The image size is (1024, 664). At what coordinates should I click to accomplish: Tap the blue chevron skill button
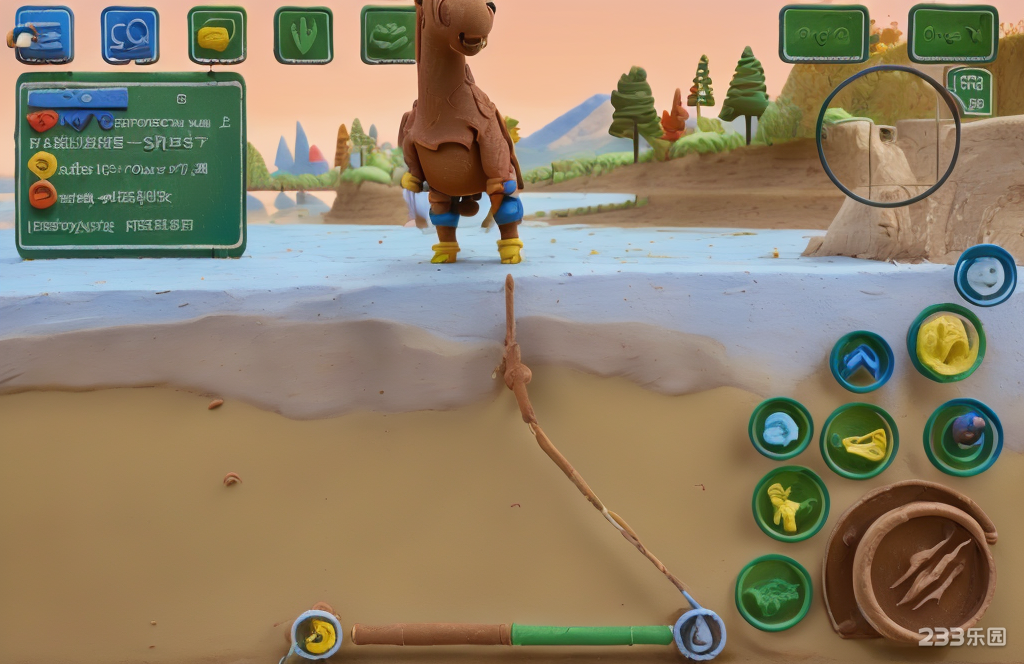click(861, 362)
